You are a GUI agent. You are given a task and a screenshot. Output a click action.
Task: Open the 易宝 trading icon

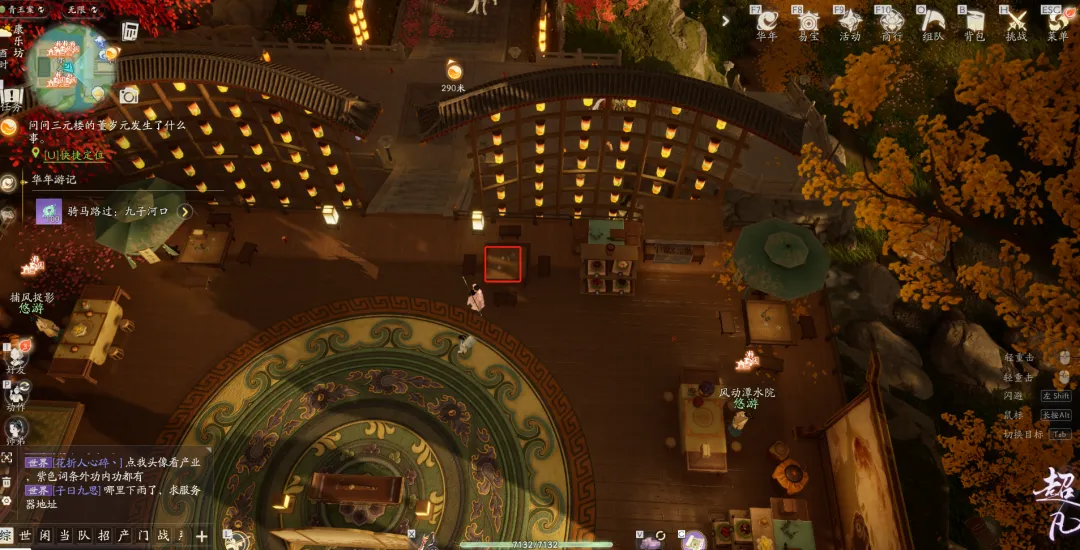pos(808,21)
